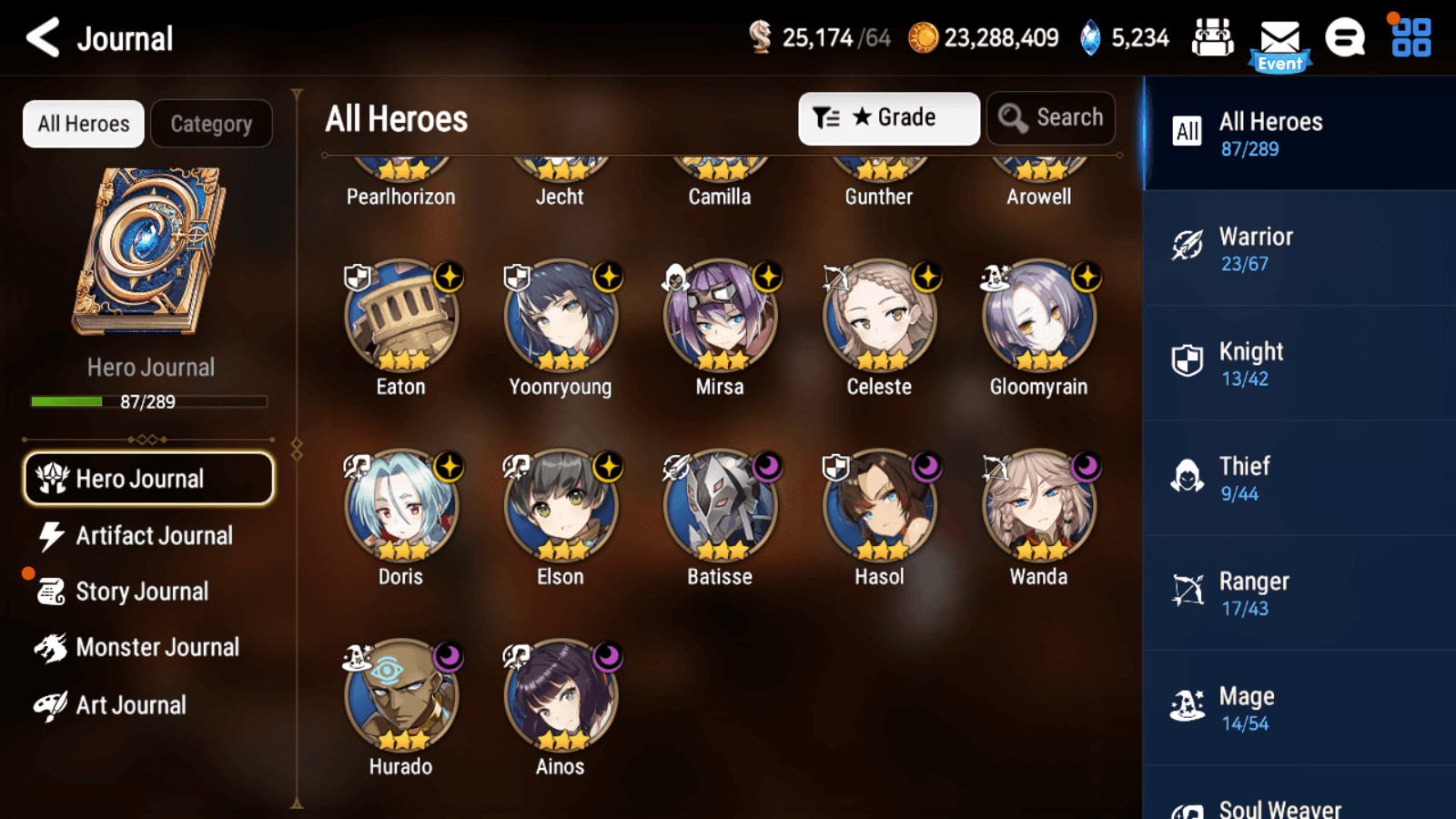Open the hero Search field

click(x=1051, y=118)
